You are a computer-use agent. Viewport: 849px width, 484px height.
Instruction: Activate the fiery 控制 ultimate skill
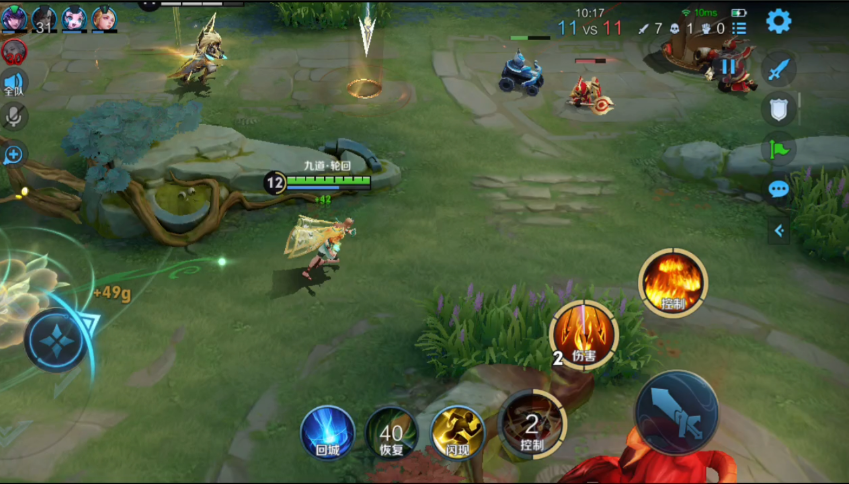[x=673, y=283]
